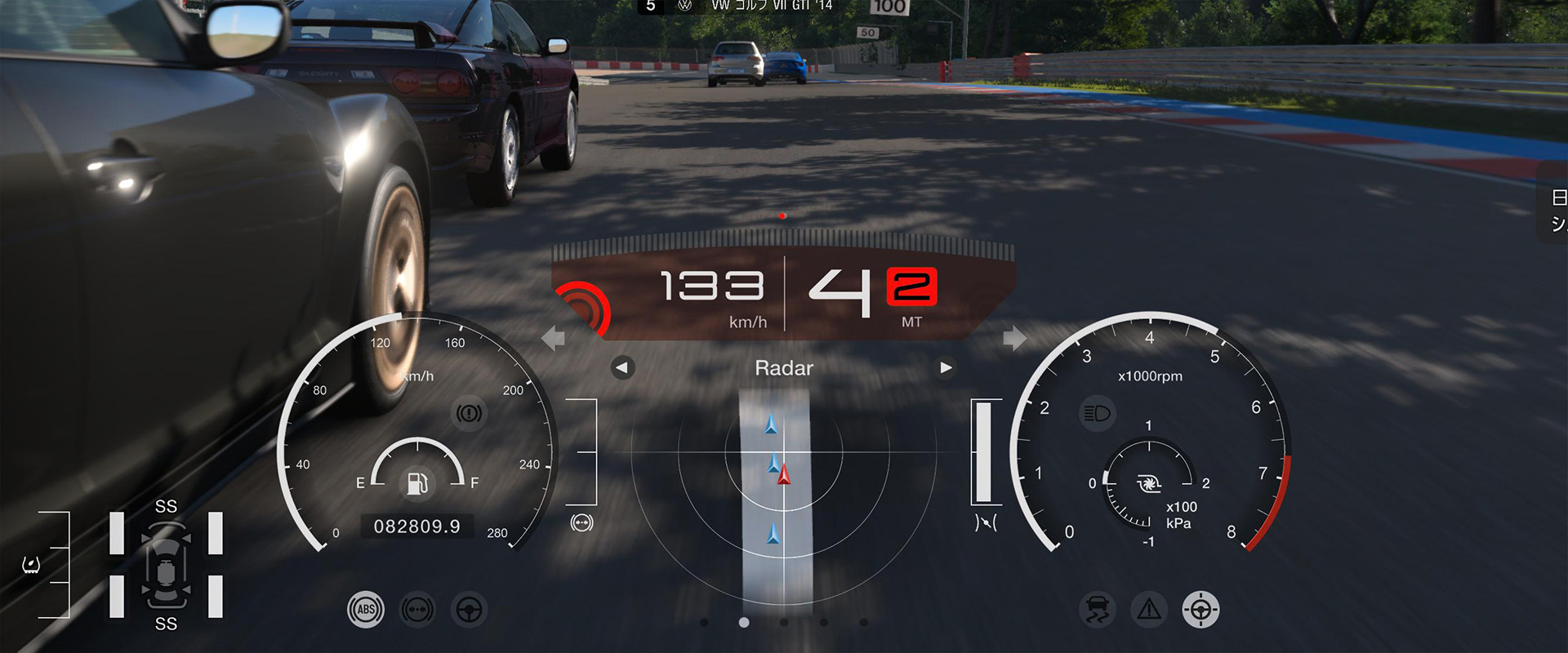Click the headlight icon in the tachometer
The height and width of the screenshot is (653, 1568).
click(x=1097, y=413)
